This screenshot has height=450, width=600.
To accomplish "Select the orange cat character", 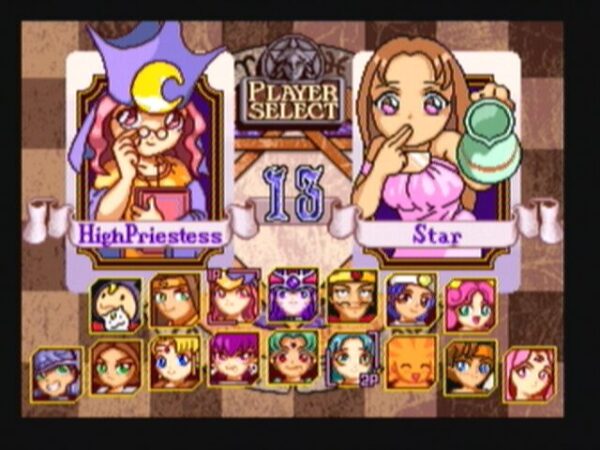I will [x=411, y=363].
